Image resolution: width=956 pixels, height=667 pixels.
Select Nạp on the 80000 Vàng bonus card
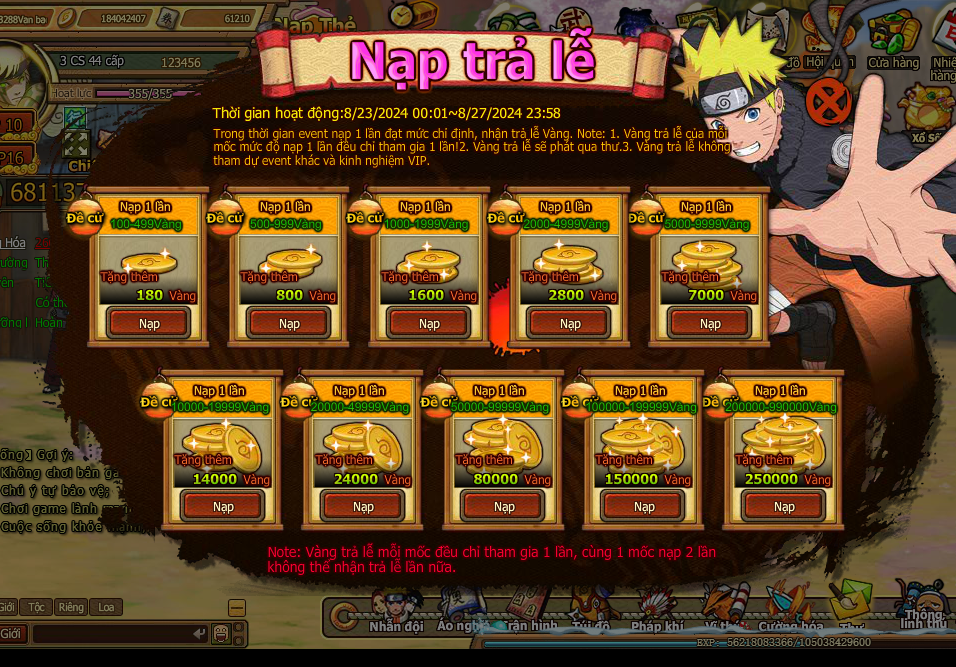(504, 506)
